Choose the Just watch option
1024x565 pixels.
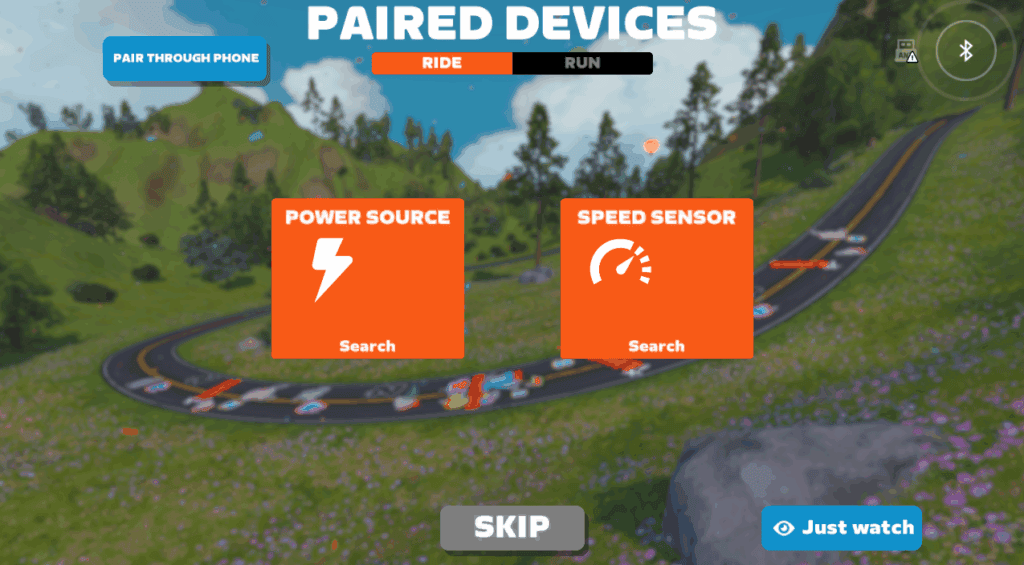(x=841, y=527)
